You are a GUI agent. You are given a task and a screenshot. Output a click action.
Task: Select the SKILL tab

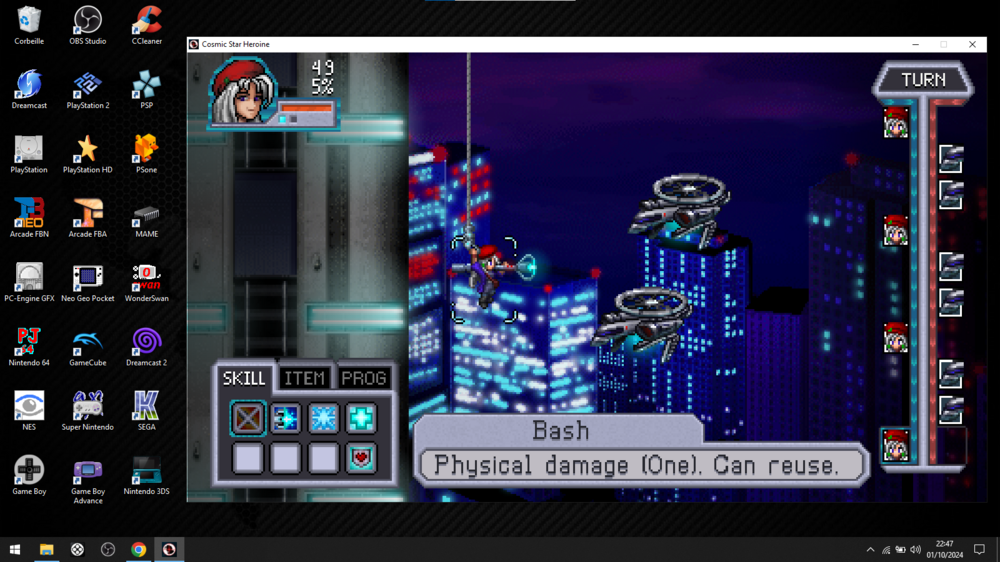click(244, 378)
